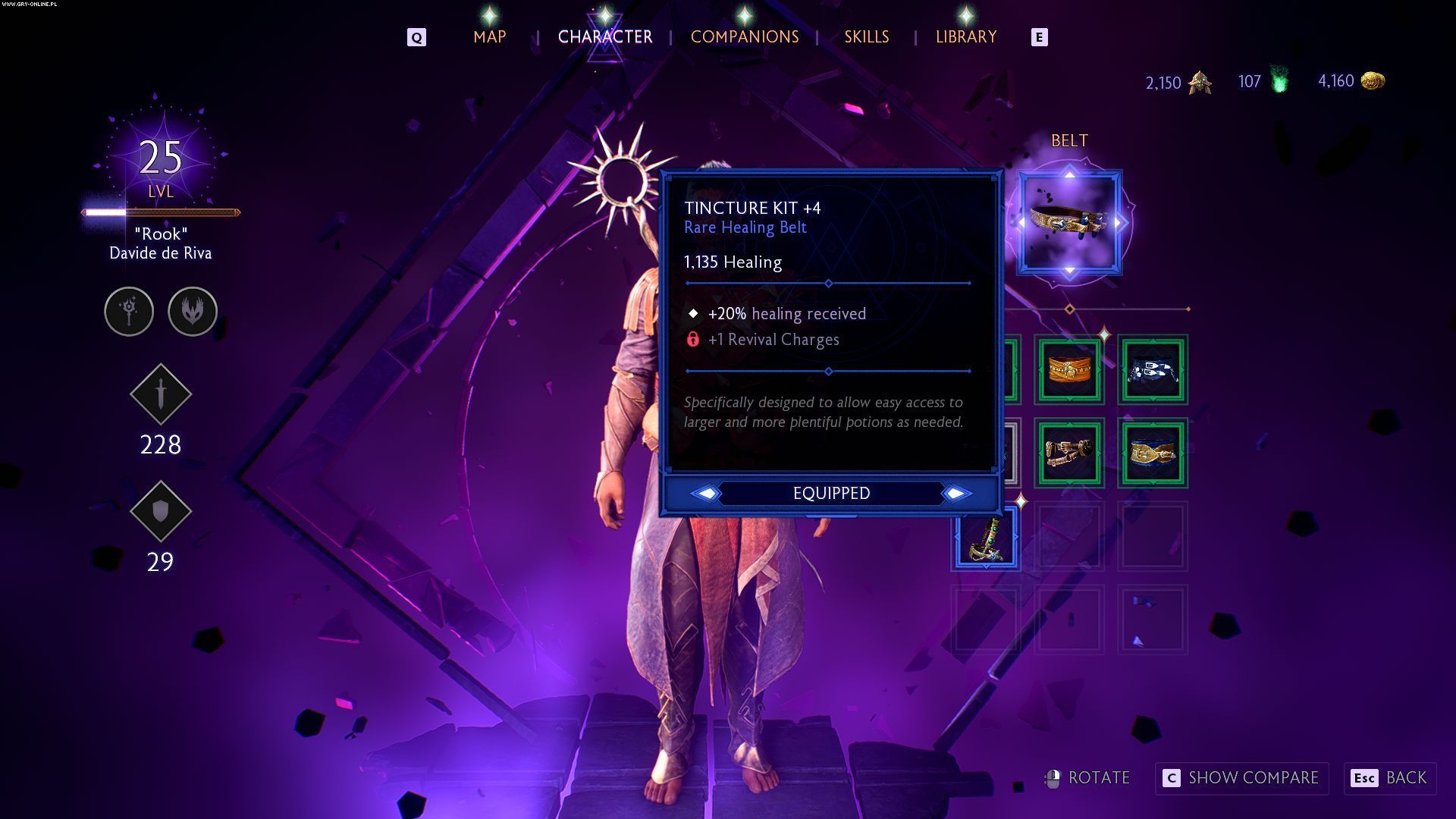Choose the blue-framed gold belt with green gems

tap(986, 538)
